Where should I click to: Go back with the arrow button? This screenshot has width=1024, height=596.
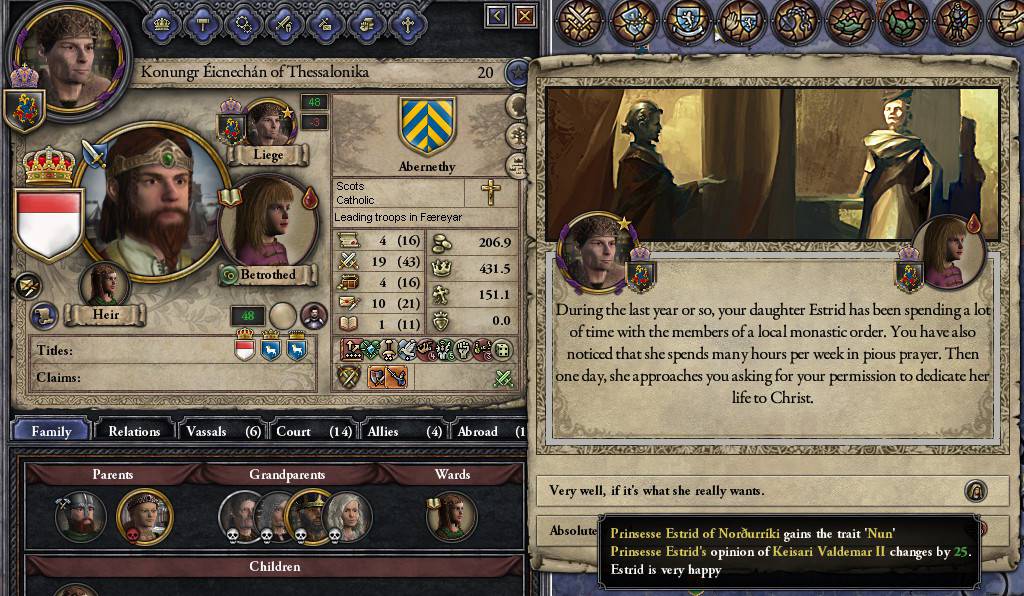pos(497,15)
